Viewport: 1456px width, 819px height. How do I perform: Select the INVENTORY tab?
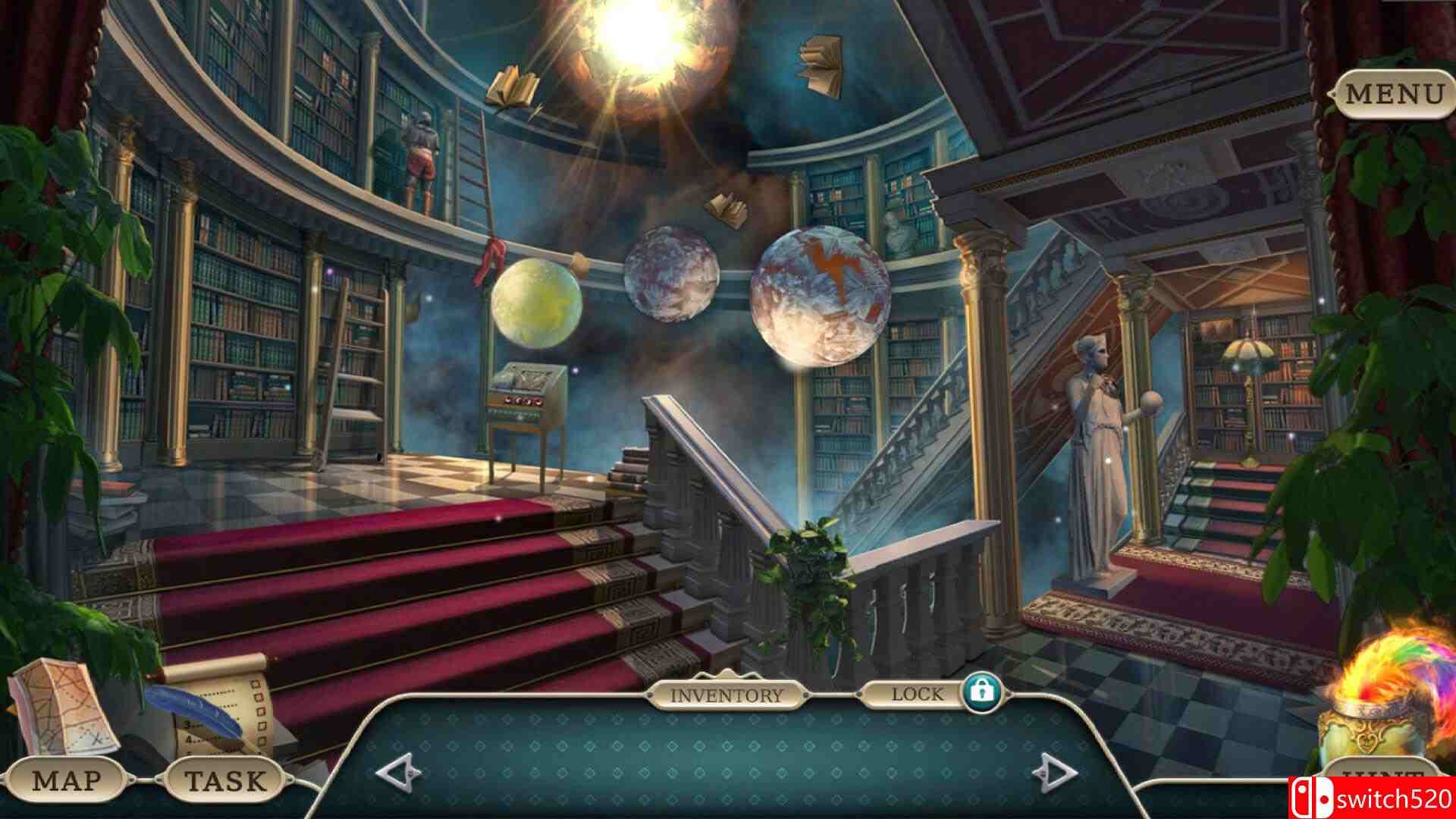(726, 695)
